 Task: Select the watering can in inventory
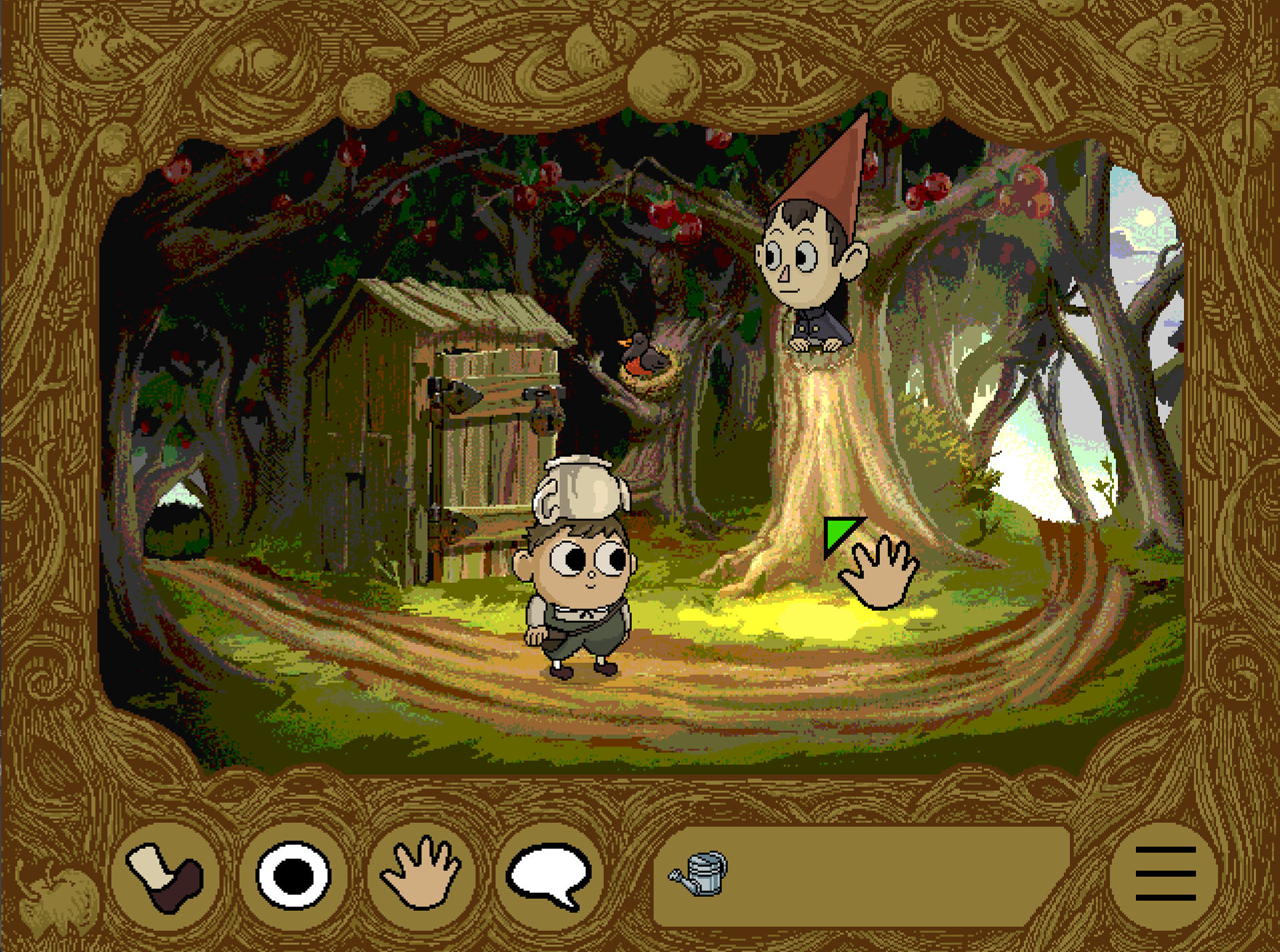pos(700,873)
